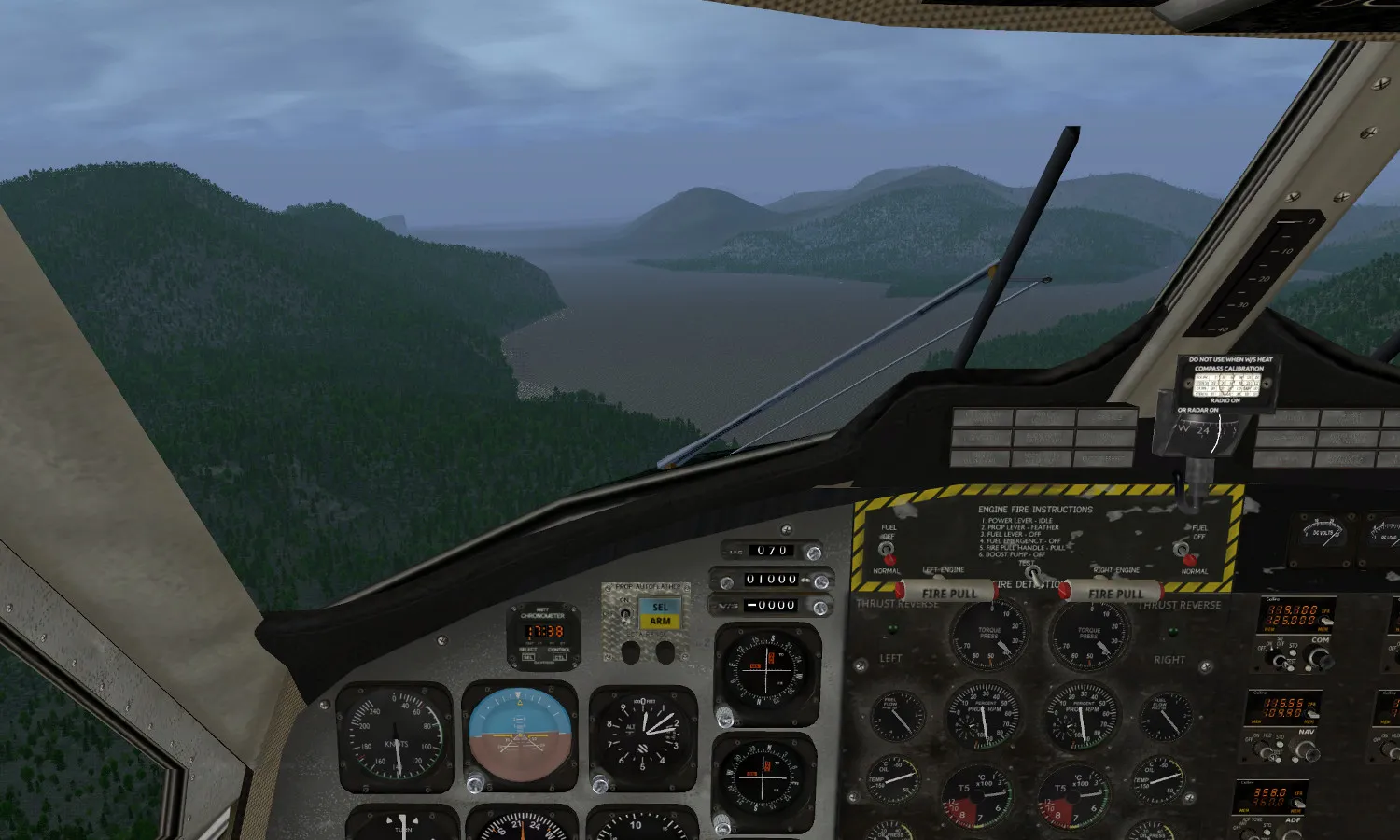1400x840 pixels.
Task: Pull the right engine FIRE PULL handle
Action: point(1114,593)
